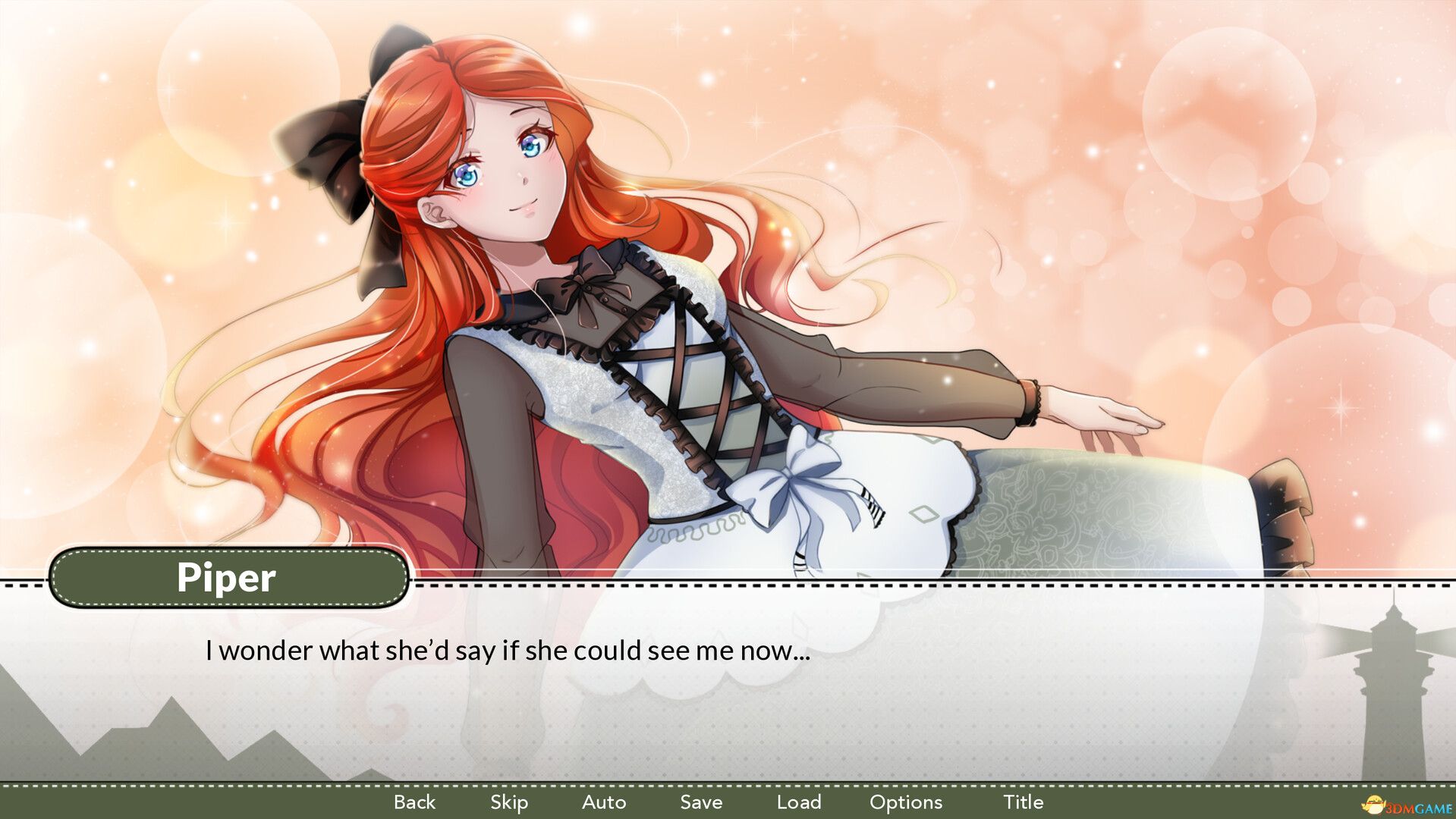
Task: Click the Piper name plate
Action: (x=227, y=578)
